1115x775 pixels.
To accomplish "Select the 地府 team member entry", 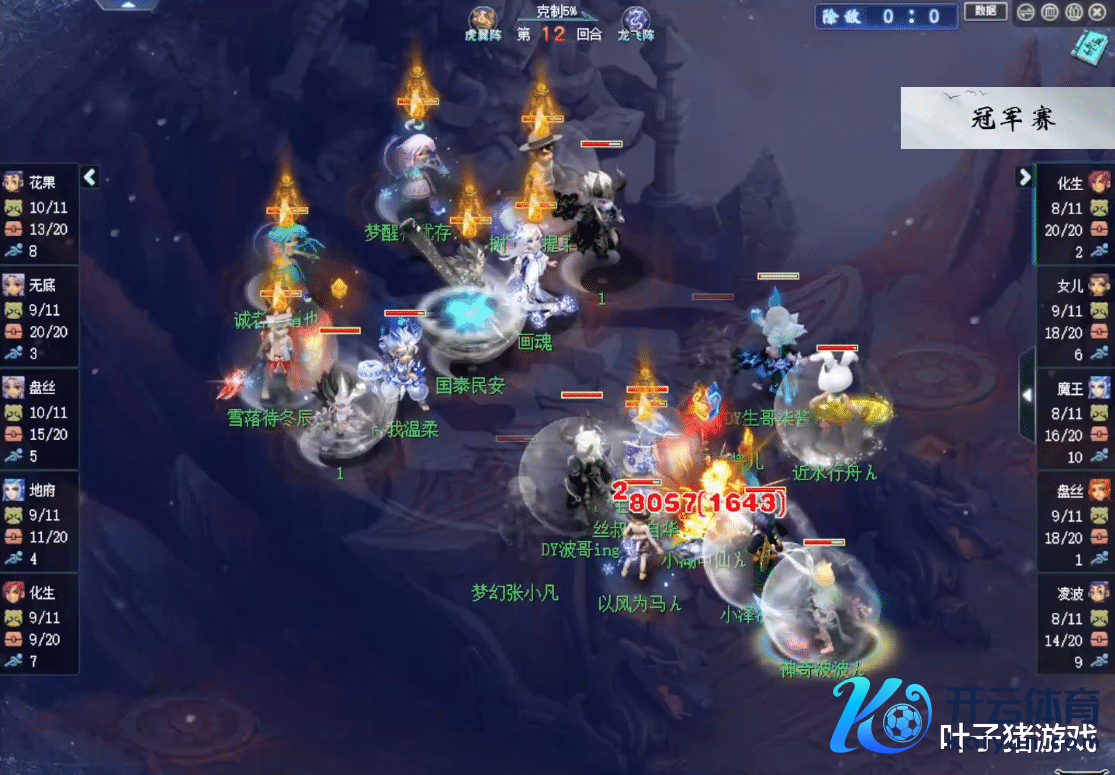I will [x=40, y=523].
